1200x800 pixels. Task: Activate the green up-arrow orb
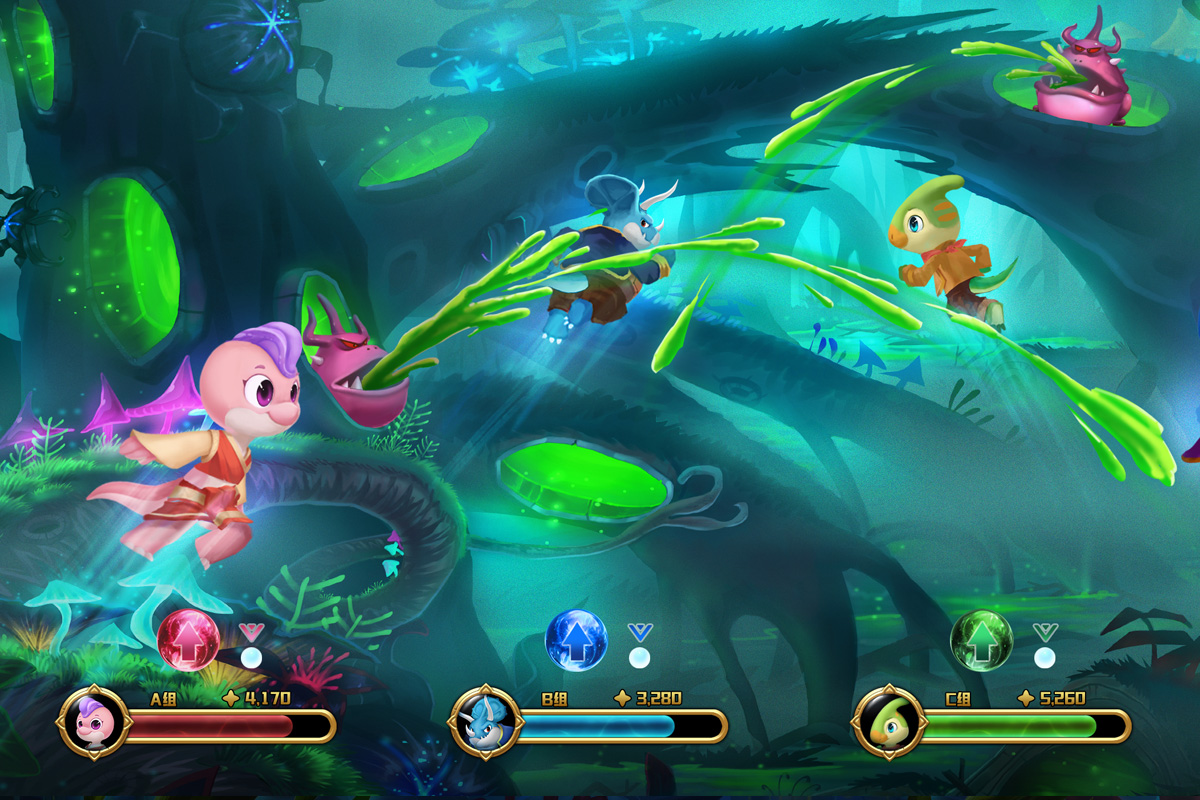click(981, 640)
